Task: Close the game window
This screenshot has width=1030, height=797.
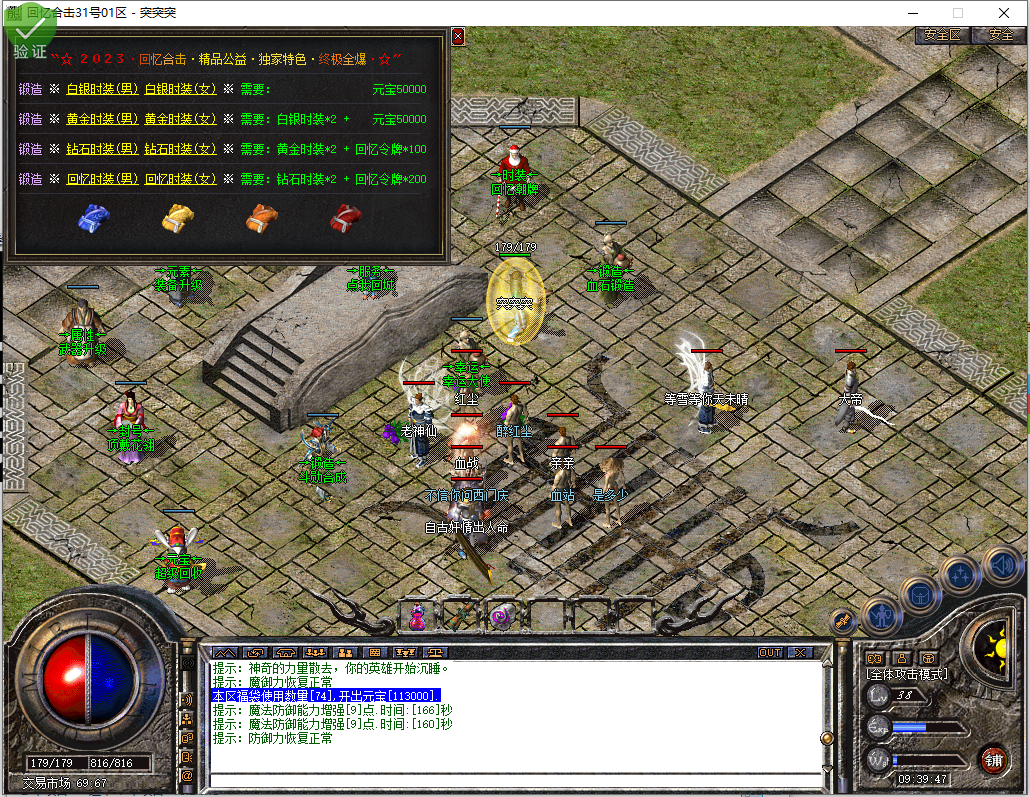Action: coord(1003,13)
